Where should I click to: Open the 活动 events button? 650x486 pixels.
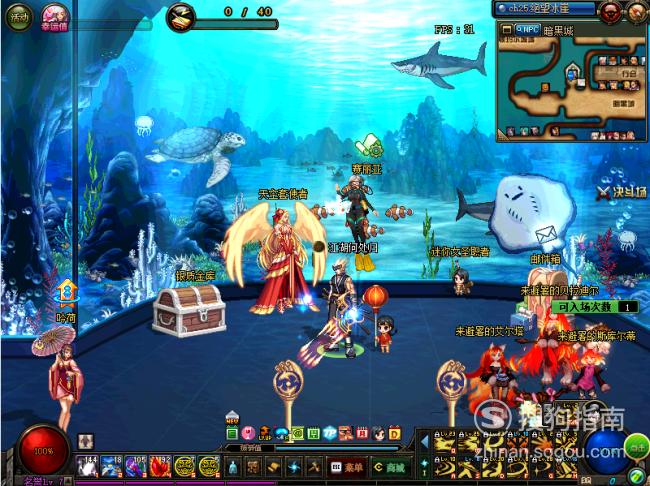pyautogui.click(x=21, y=16)
